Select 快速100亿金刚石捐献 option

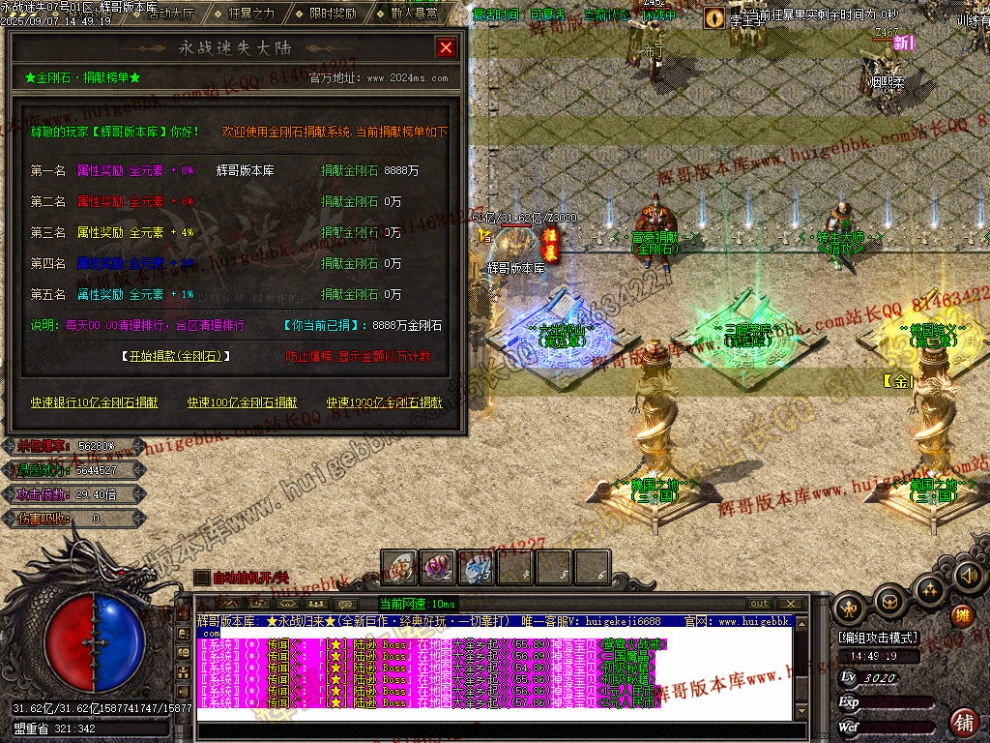click(x=242, y=402)
